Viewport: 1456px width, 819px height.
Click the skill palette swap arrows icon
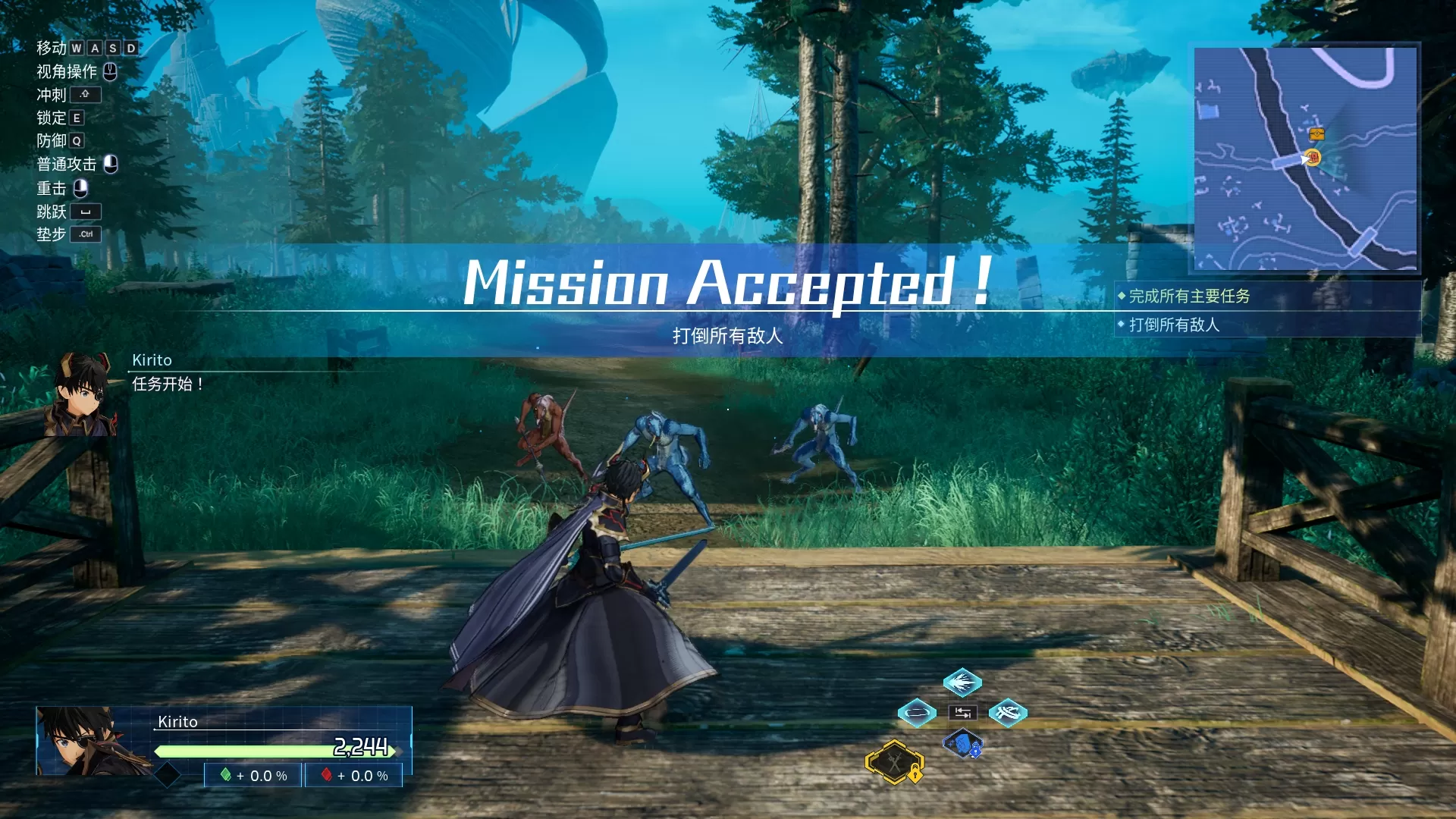point(962,712)
